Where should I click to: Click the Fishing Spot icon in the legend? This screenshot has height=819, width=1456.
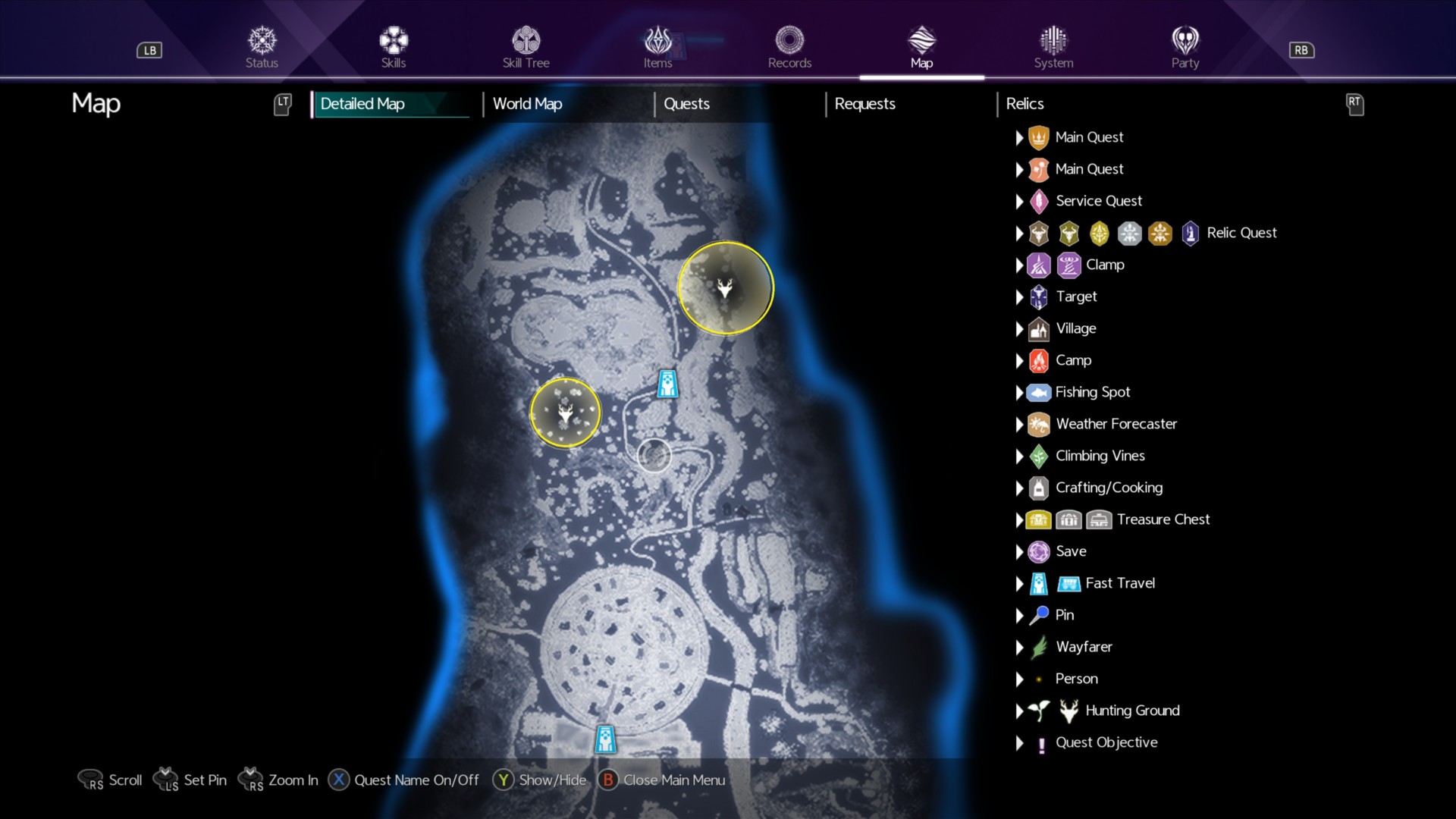click(1038, 392)
